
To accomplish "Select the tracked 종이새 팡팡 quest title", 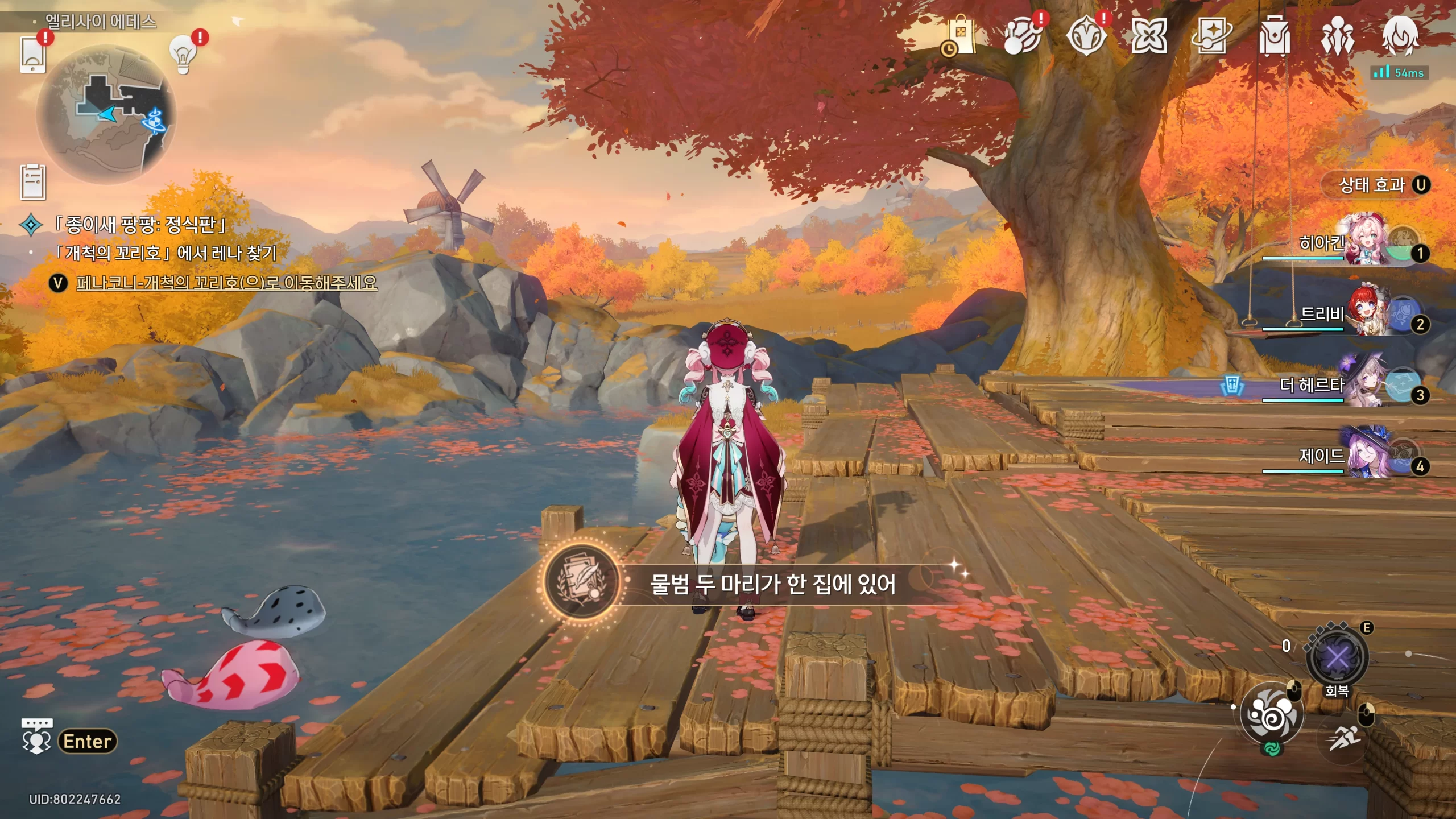I will point(140,225).
